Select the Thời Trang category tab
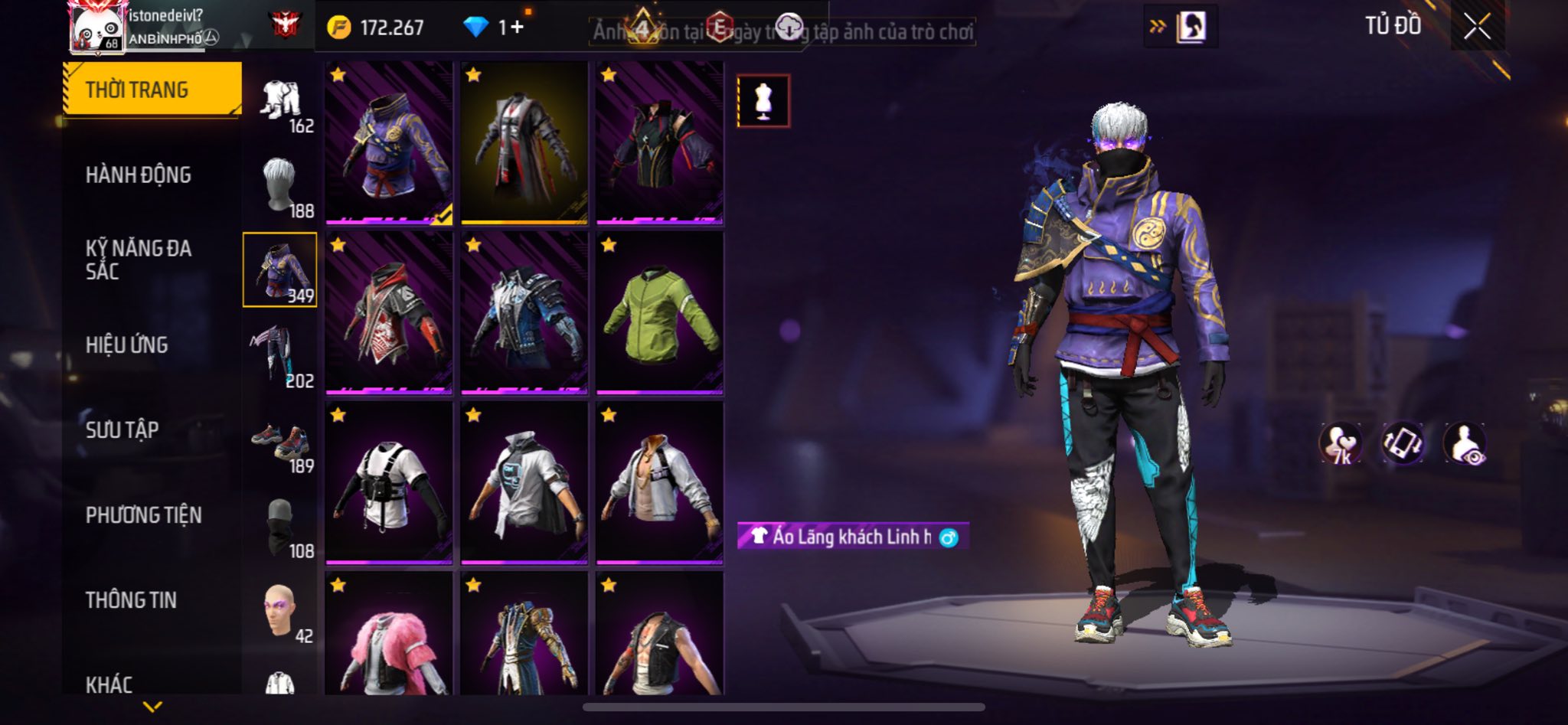This screenshot has width=1568, height=725. (152, 90)
